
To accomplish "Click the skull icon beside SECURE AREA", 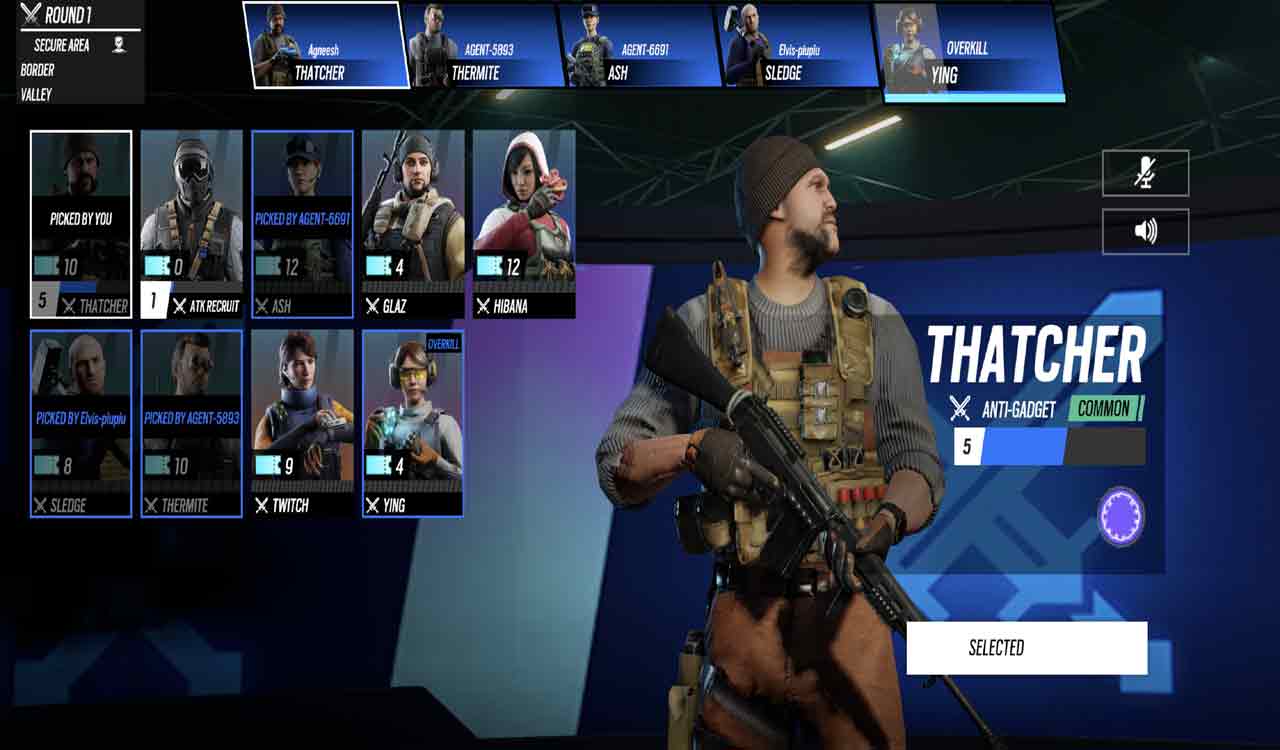I will coord(120,45).
